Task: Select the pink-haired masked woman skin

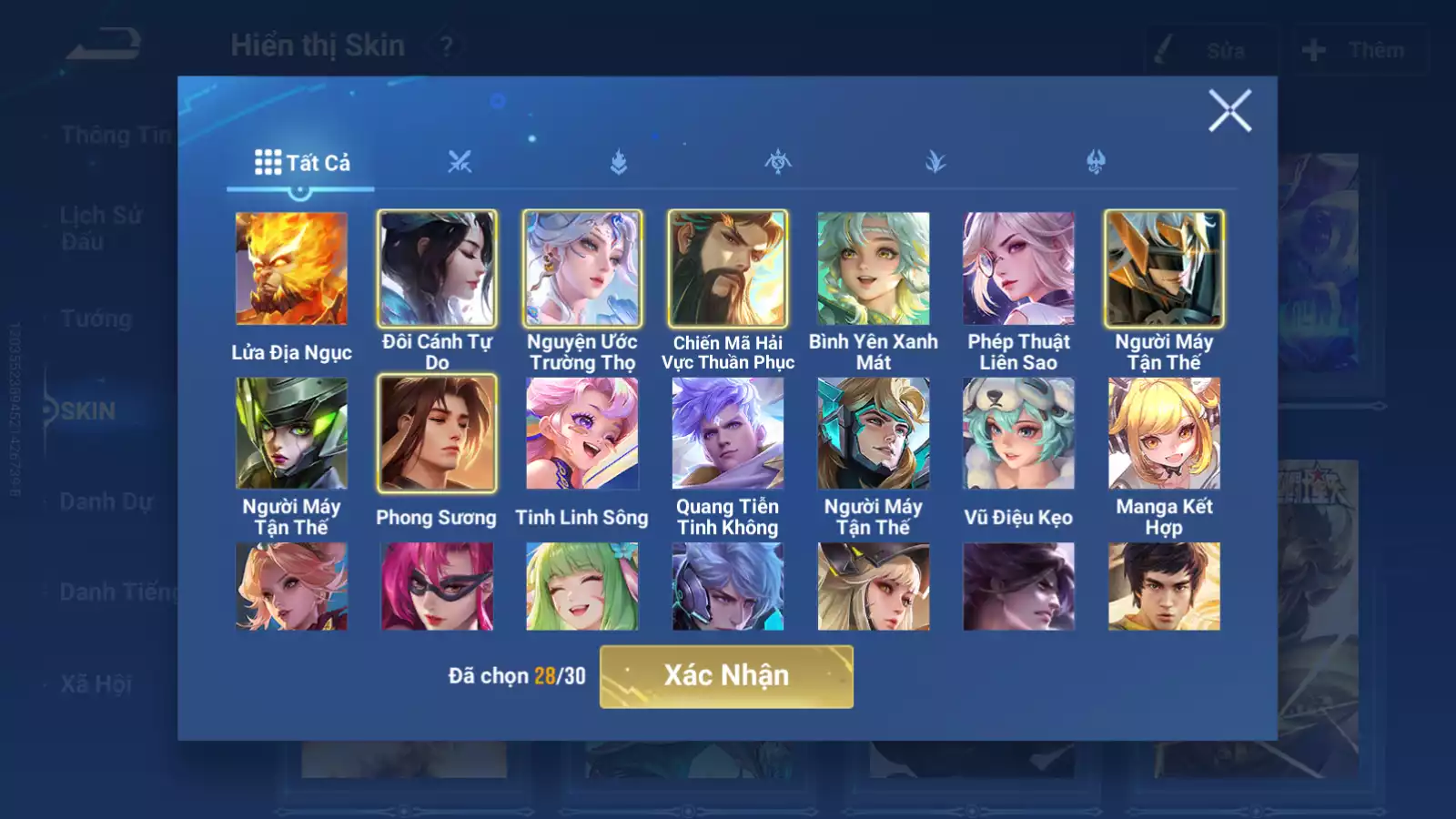Action: 437,586
